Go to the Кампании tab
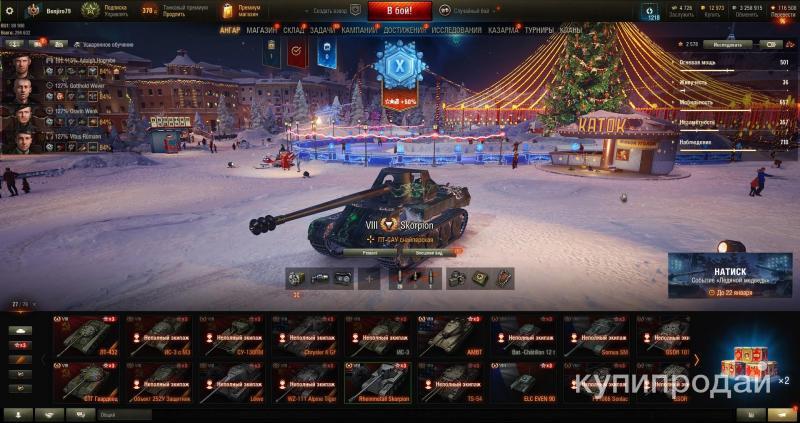The height and width of the screenshot is (423, 800). 359,30
